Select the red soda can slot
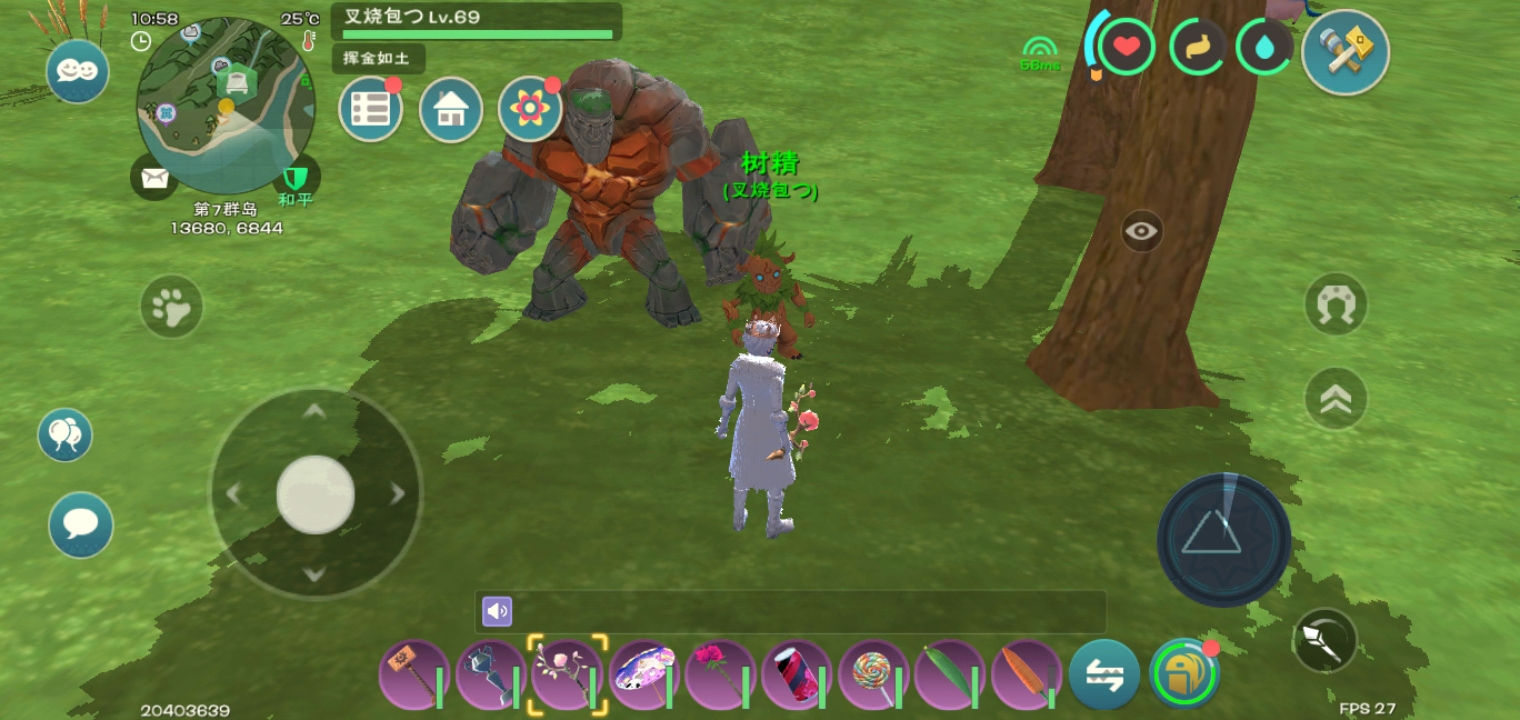This screenshot has height=720, width=1520. coord(797,674)
